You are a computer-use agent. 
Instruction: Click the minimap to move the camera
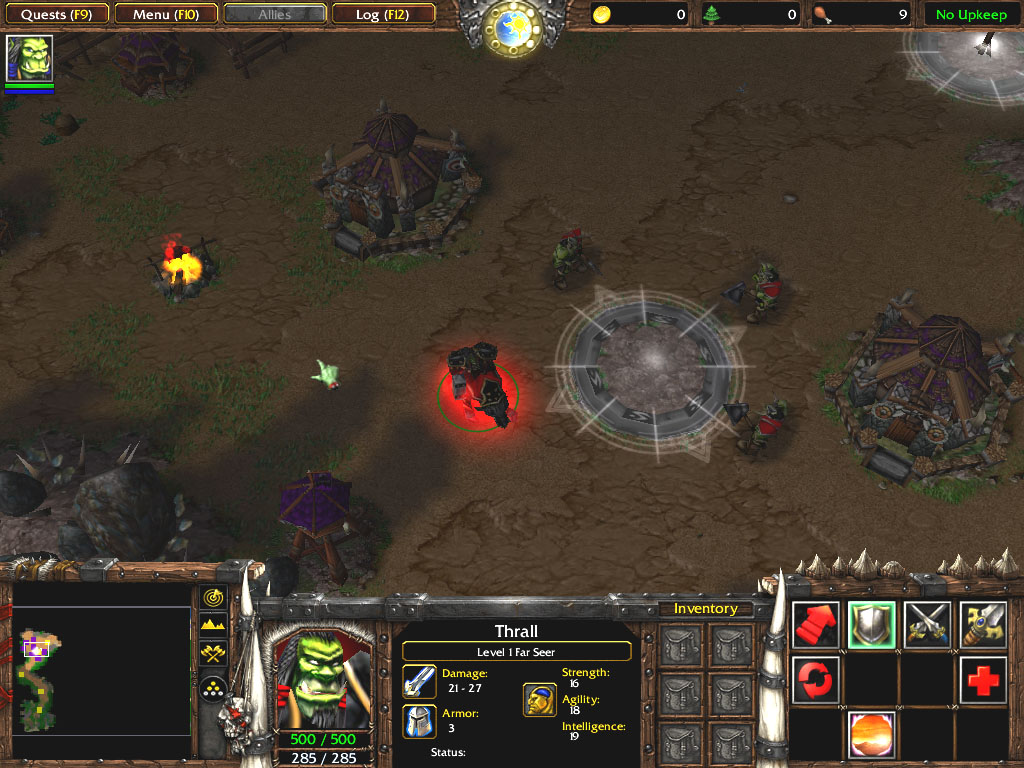click(100, 680)
